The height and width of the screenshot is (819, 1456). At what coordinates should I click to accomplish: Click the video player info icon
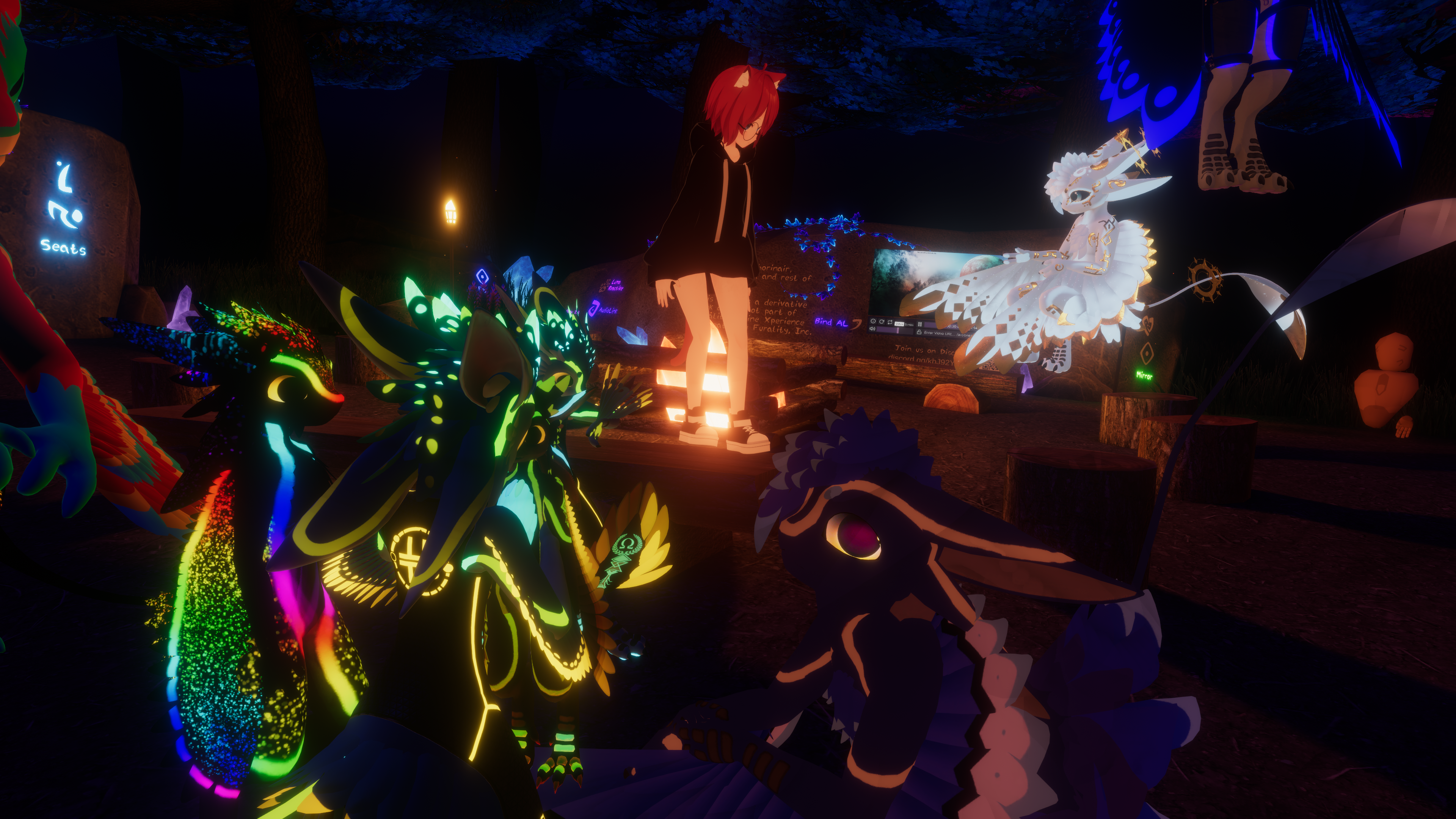[874, 322]
